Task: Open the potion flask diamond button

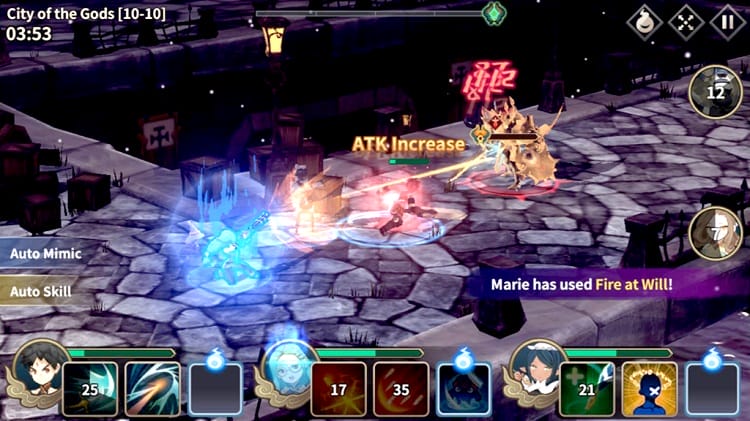Action: pos(643,21)
